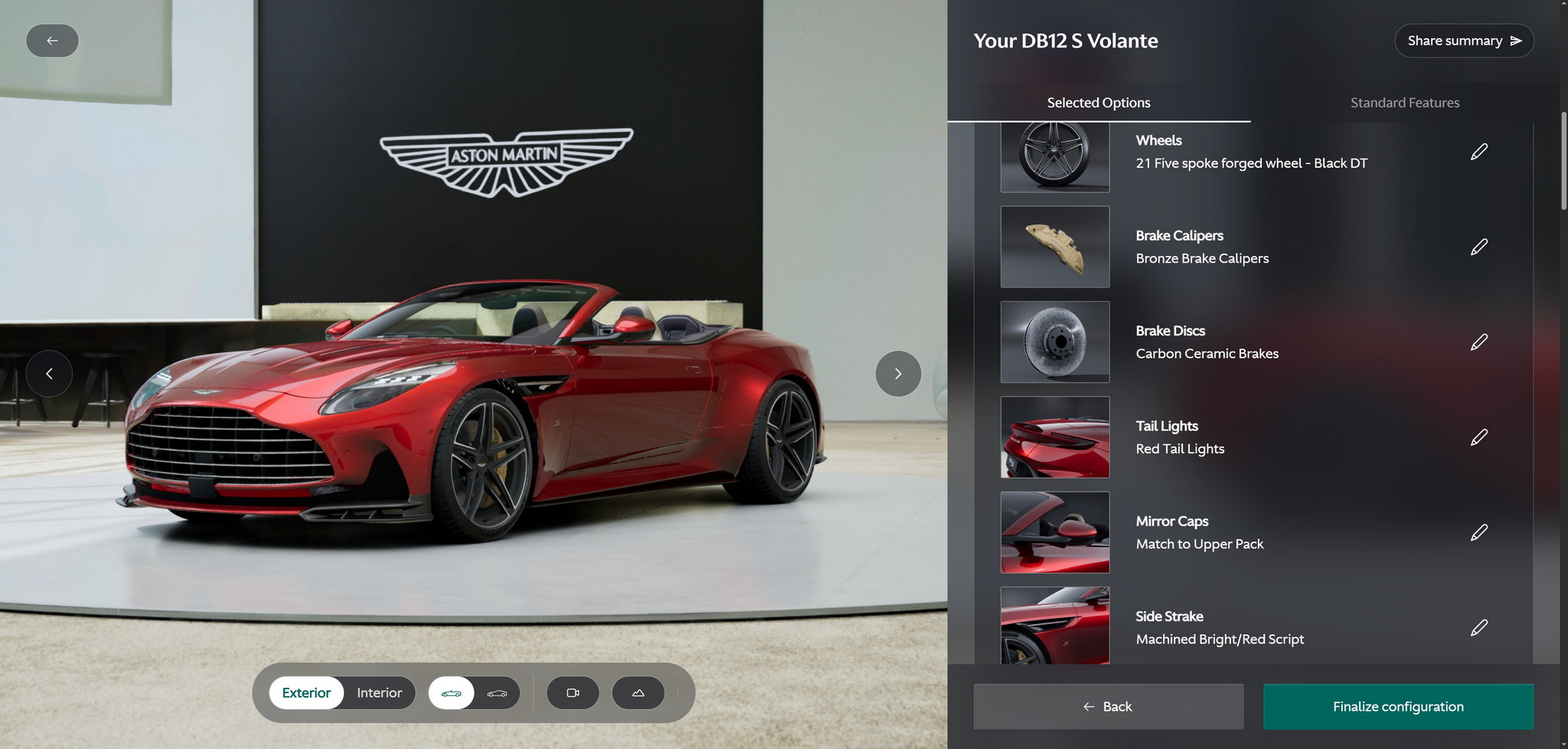Show the next car view
1568x749 pixels.
(897, 374)
